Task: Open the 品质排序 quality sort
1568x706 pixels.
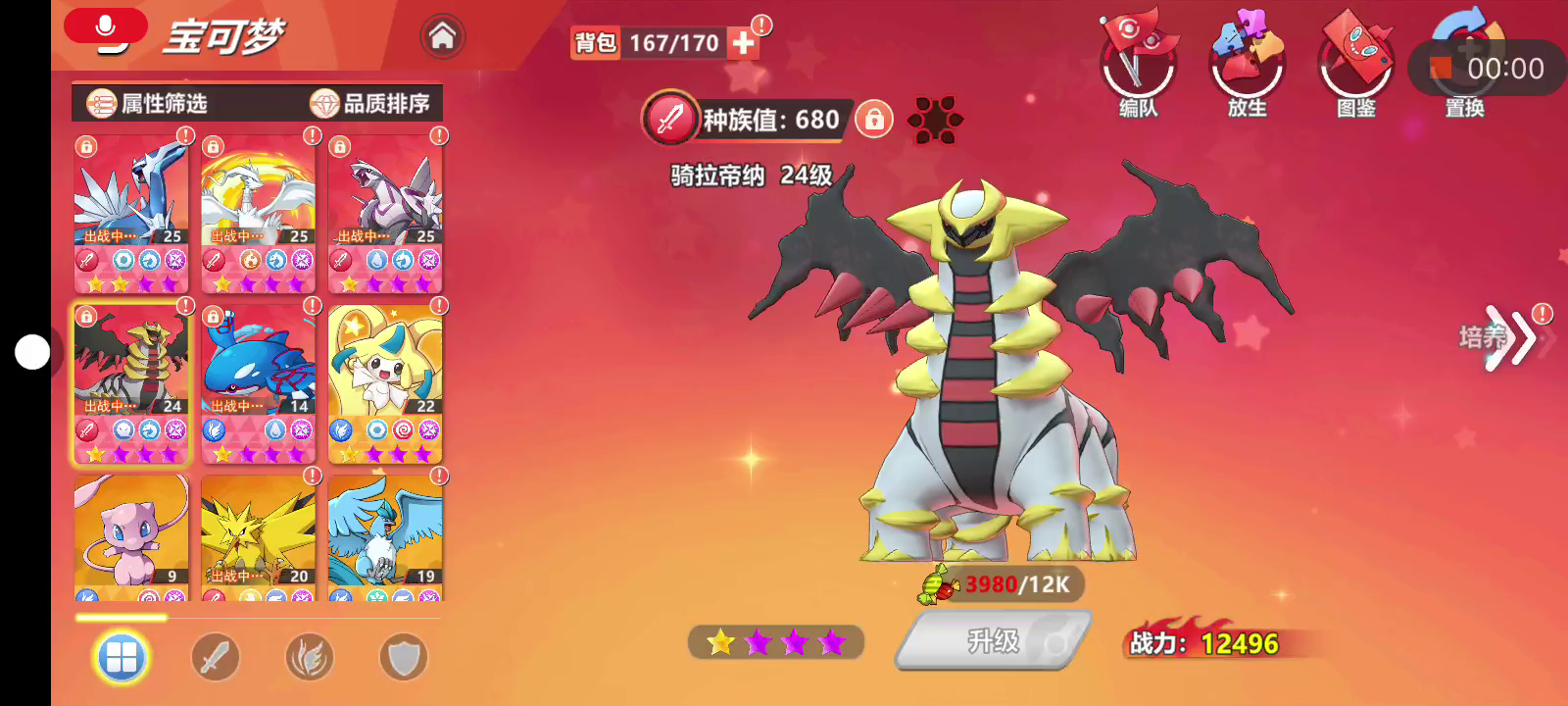Action: [x=370, y=103]
